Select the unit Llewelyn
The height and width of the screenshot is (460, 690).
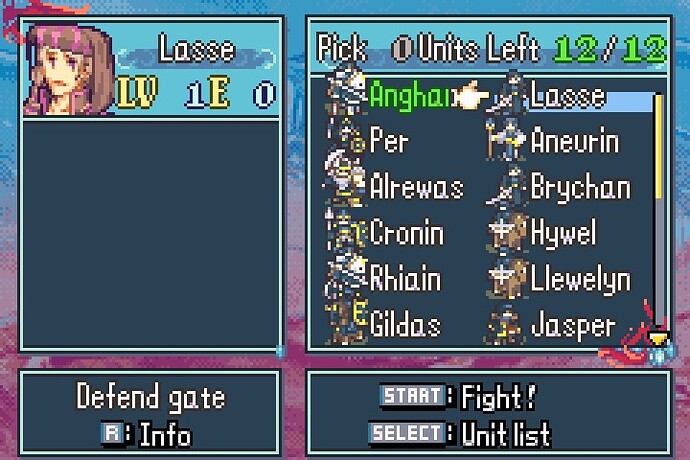(x=580, y=279)
